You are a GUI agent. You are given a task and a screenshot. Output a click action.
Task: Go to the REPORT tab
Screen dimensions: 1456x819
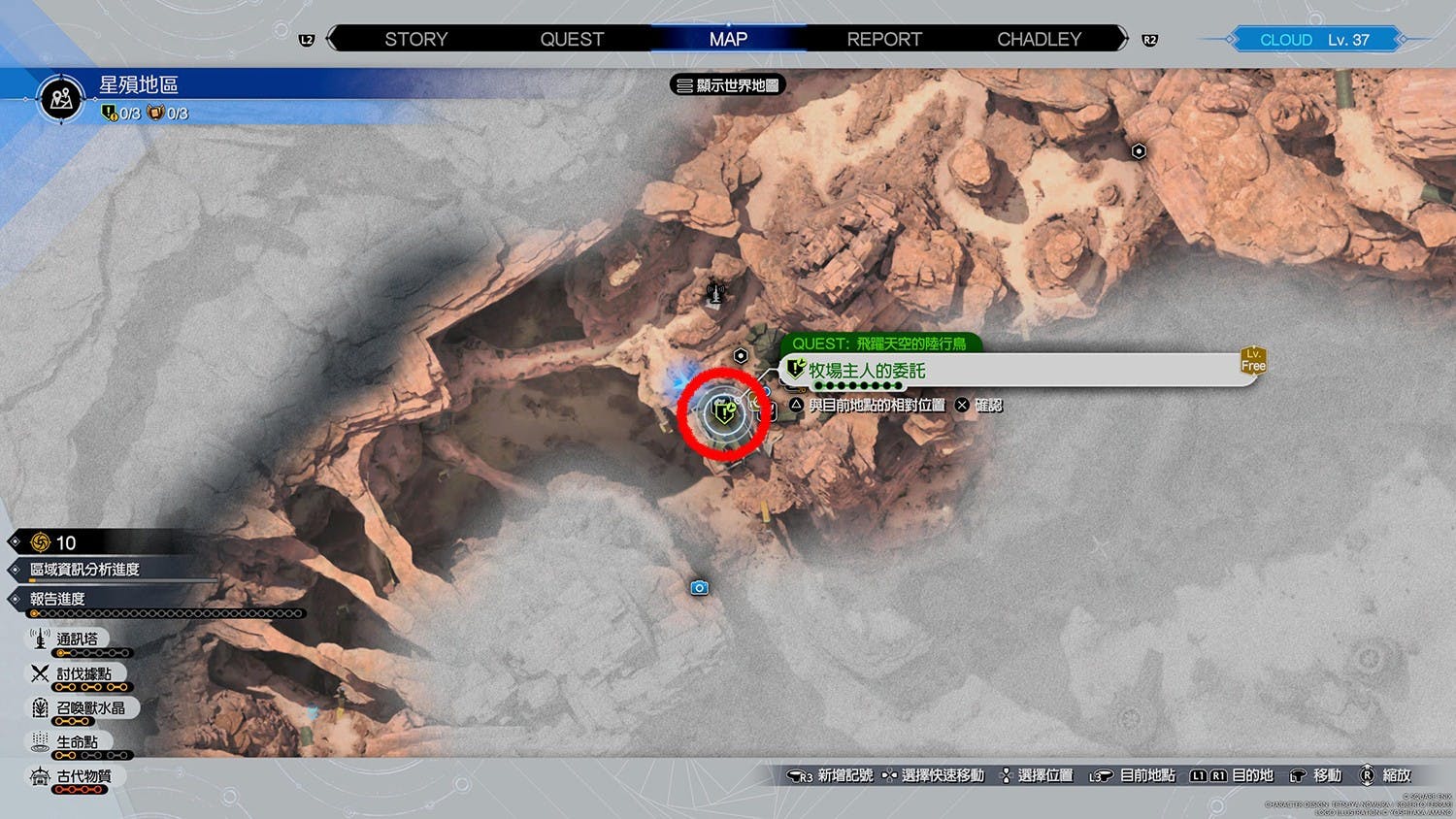884,39
